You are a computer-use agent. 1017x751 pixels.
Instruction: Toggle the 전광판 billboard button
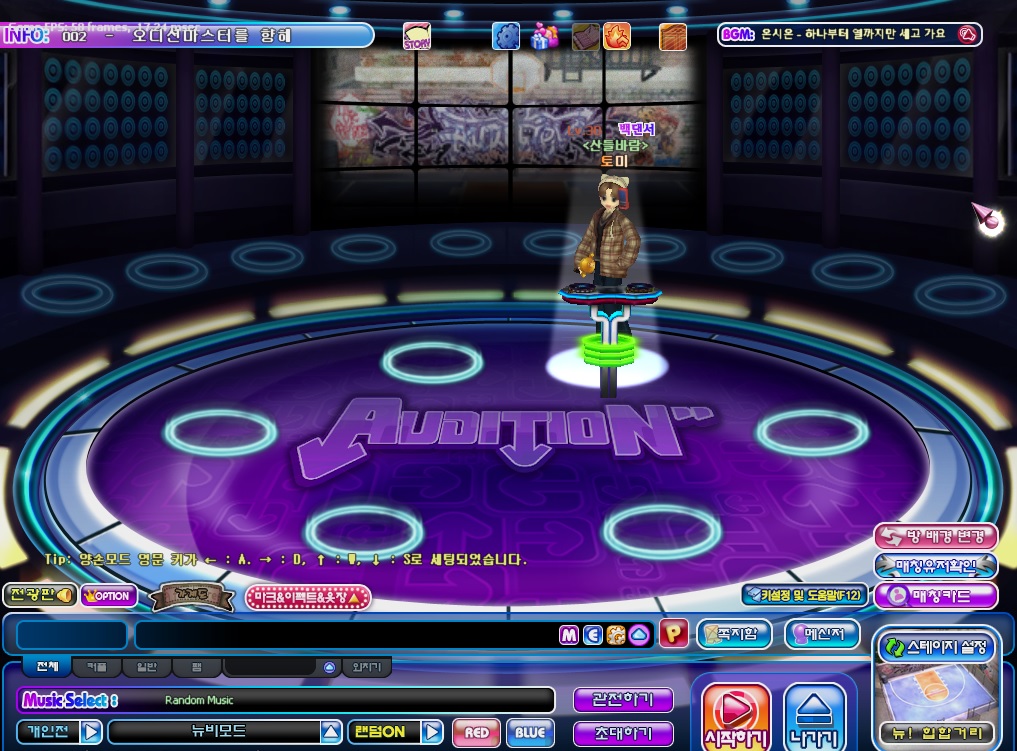pyautogui.click(x=40, y=595)
